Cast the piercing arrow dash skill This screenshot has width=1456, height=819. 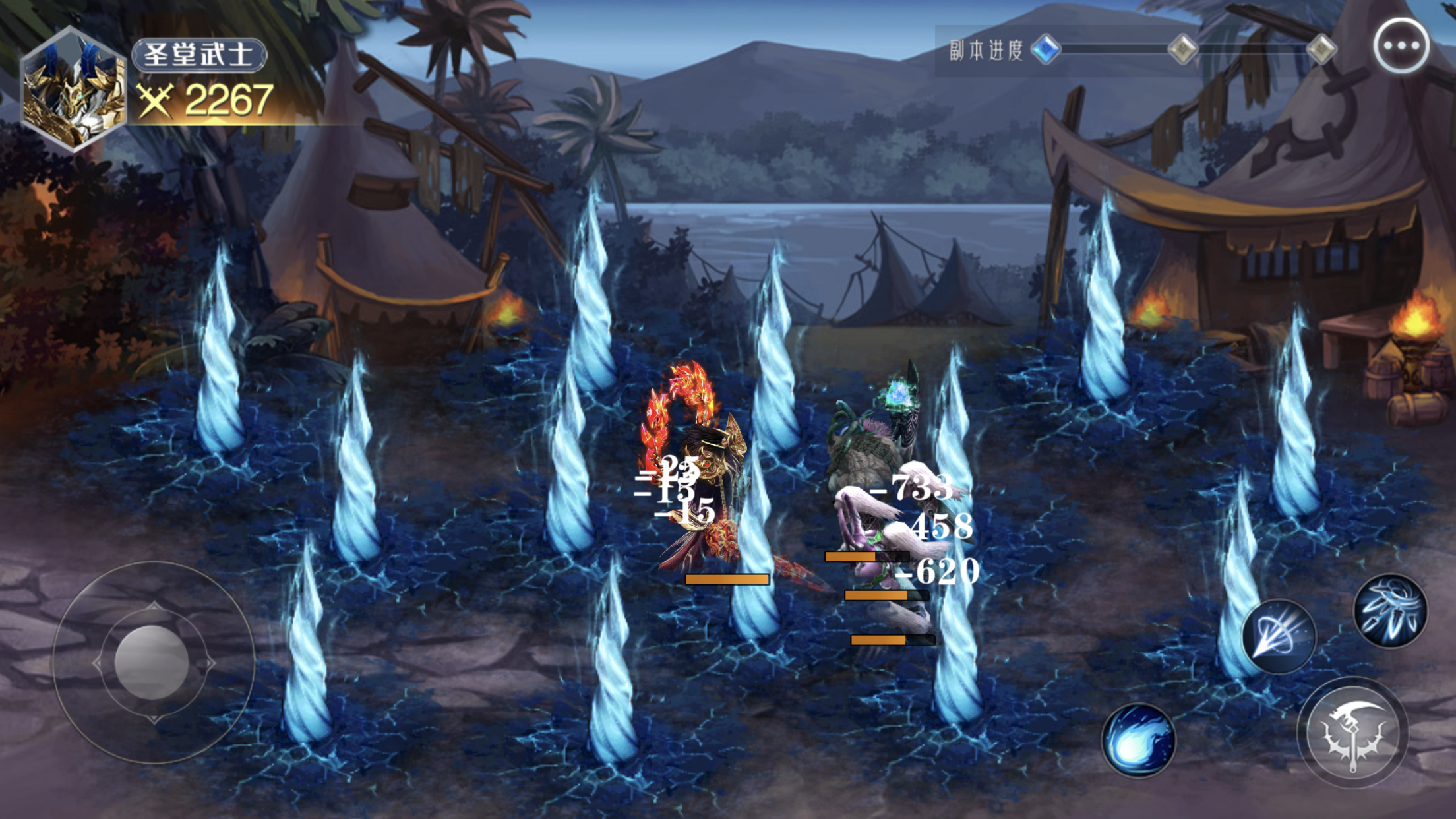pyautogui.click(x=1279, y=636)
